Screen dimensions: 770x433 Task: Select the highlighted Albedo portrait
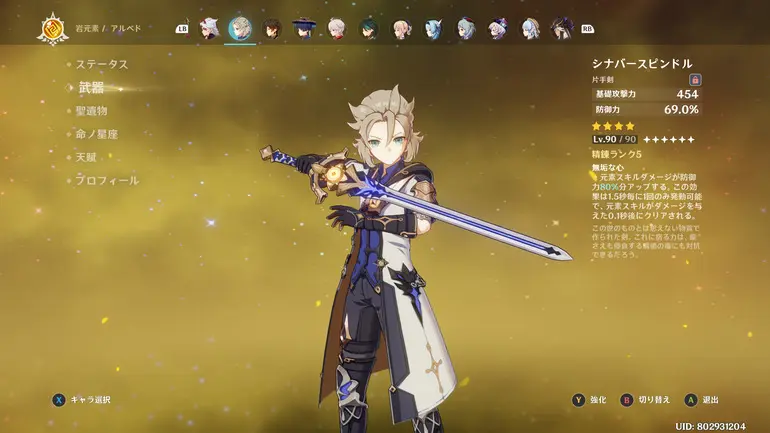[x=240, y=28]
